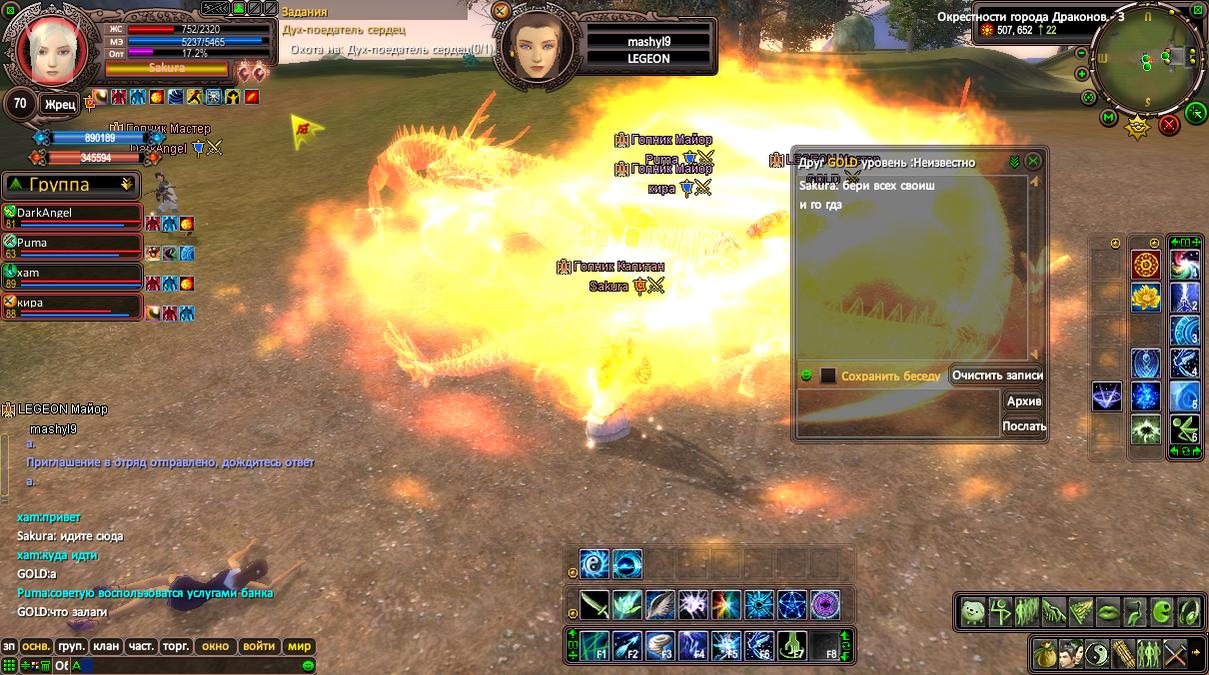Open the world map with the M button

tap(1108, 118)
